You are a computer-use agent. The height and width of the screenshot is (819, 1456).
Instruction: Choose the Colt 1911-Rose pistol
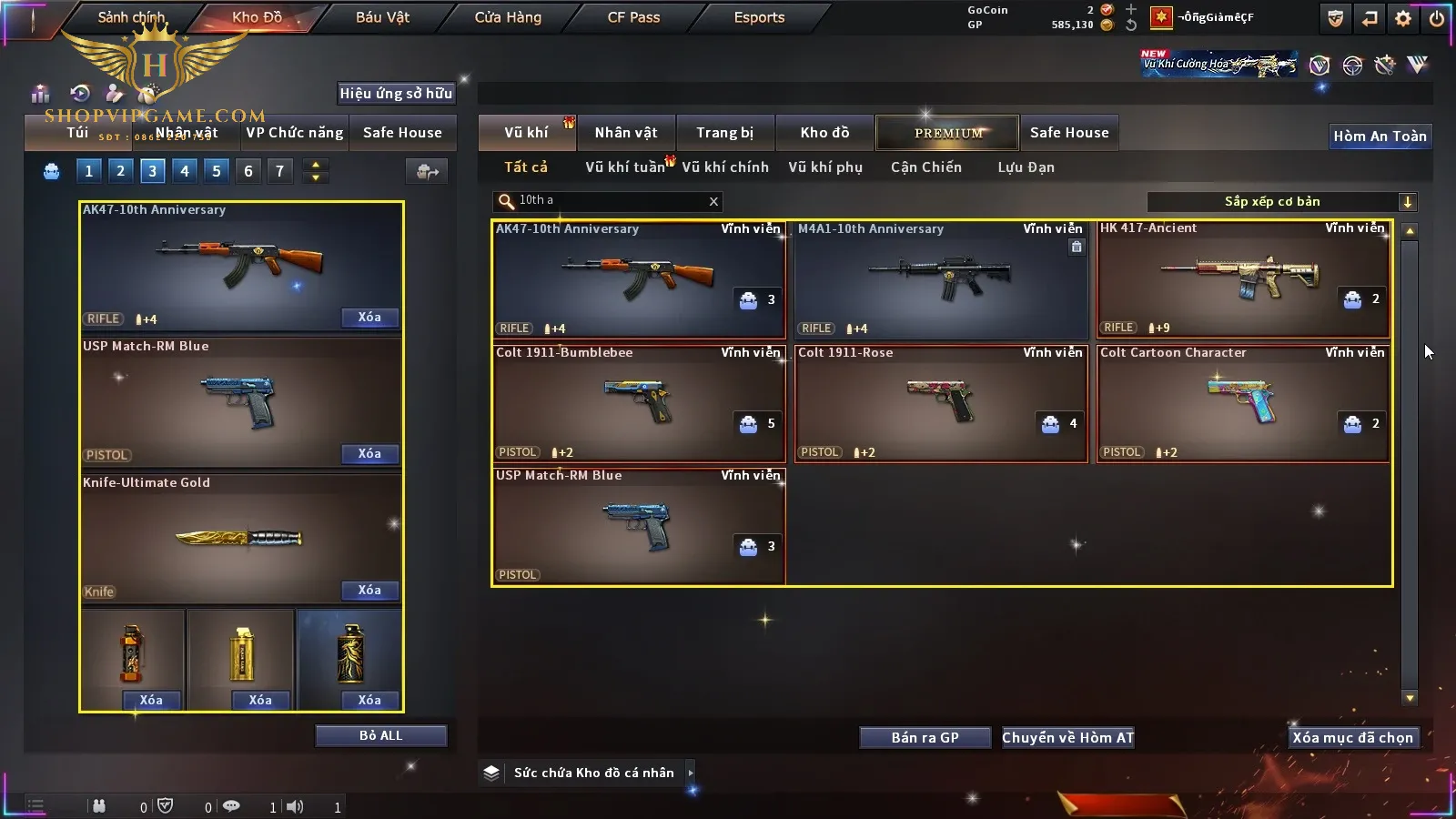click(940, 403)
